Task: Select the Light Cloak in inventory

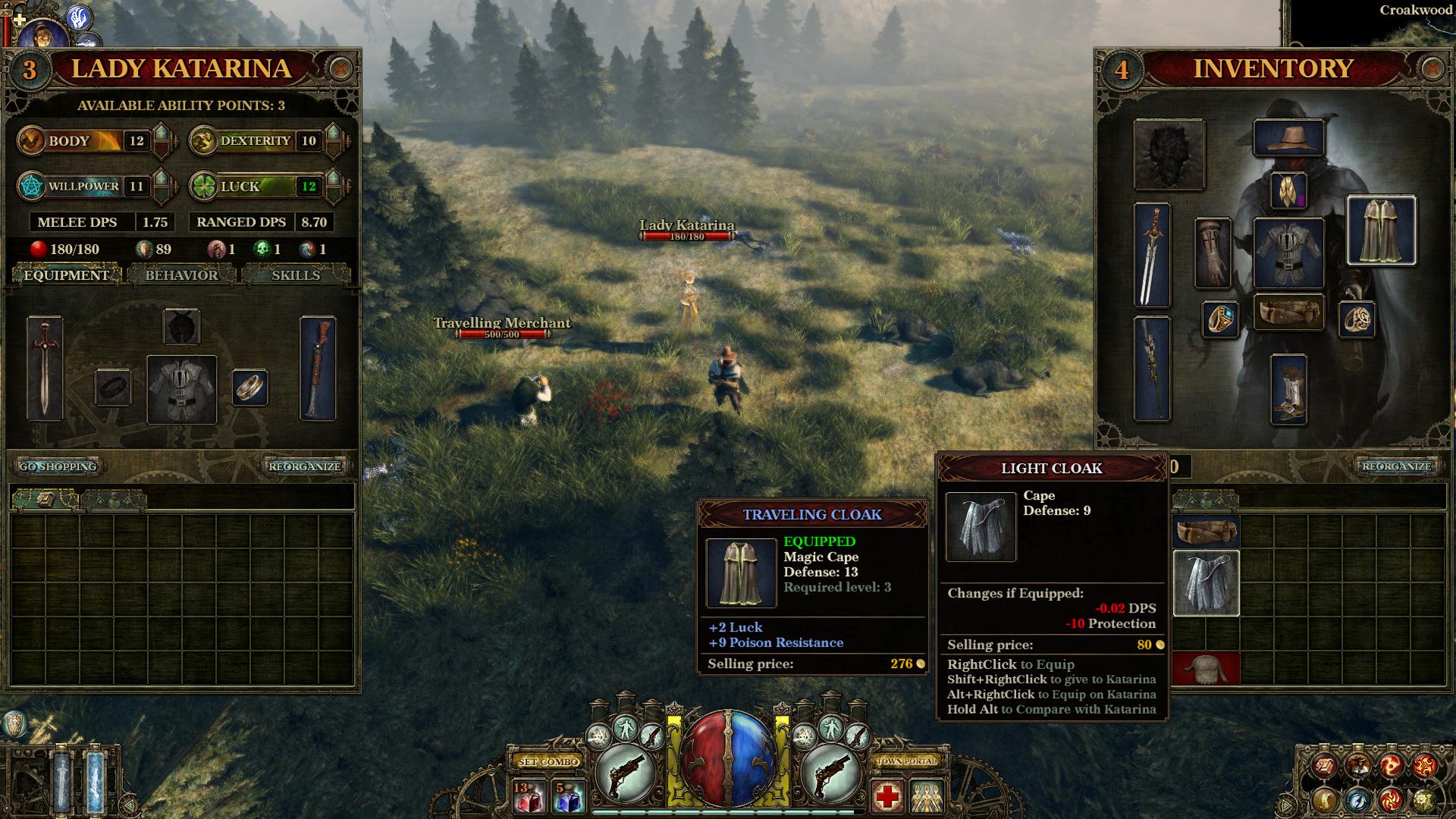Action: [1206, 582]
